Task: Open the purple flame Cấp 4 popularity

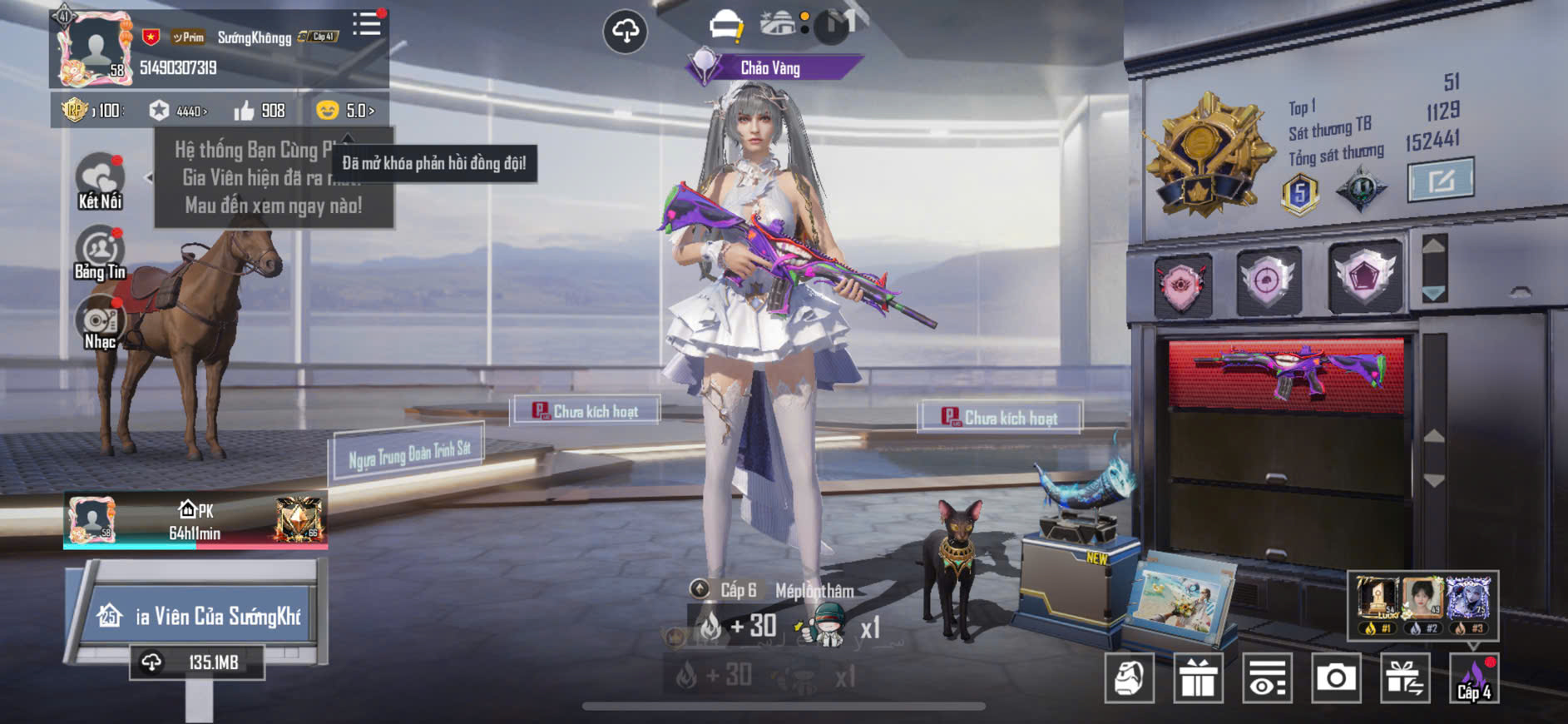Action: click(1474, 678)
